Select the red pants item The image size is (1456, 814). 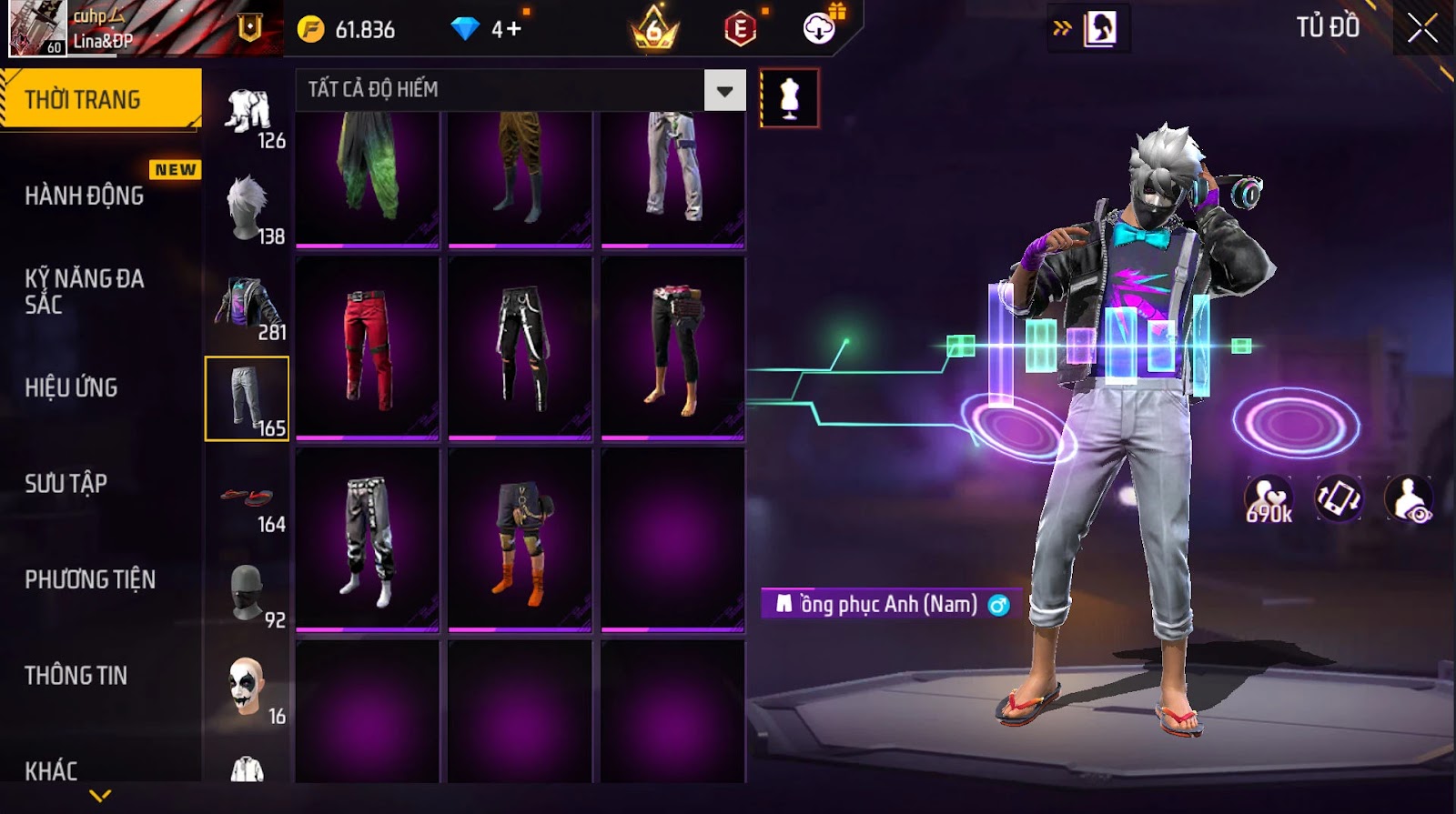[368, 347]
